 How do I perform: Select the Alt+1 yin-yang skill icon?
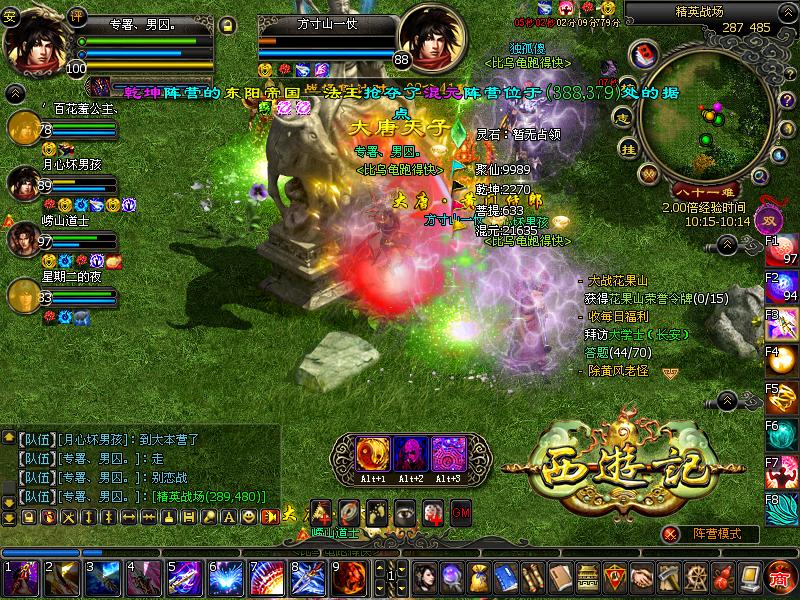(372, 453)
